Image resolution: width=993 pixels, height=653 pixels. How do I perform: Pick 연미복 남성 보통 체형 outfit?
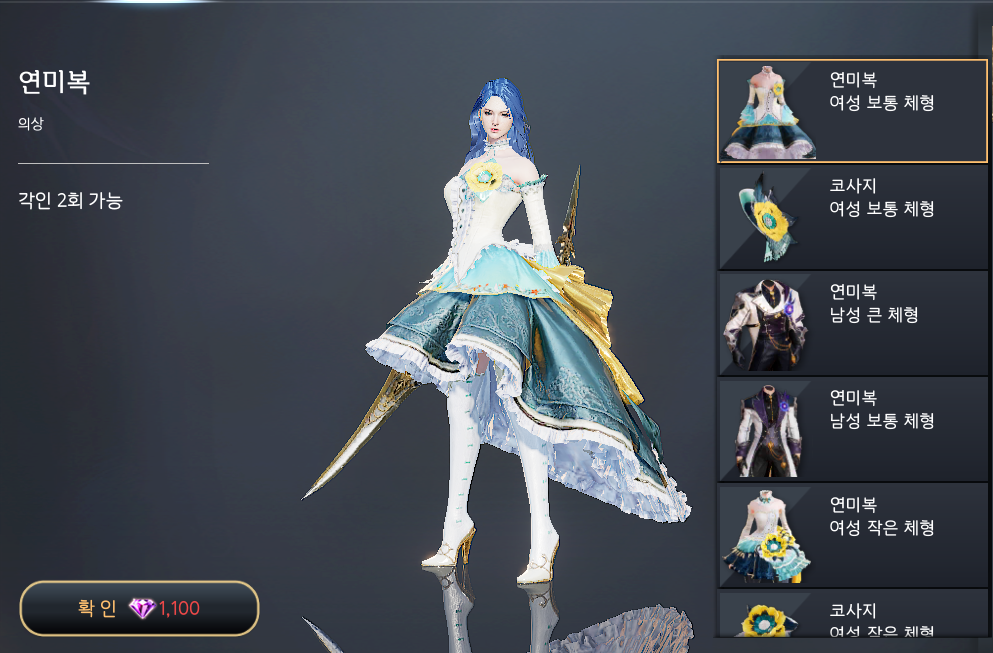(x=852, y=429)
